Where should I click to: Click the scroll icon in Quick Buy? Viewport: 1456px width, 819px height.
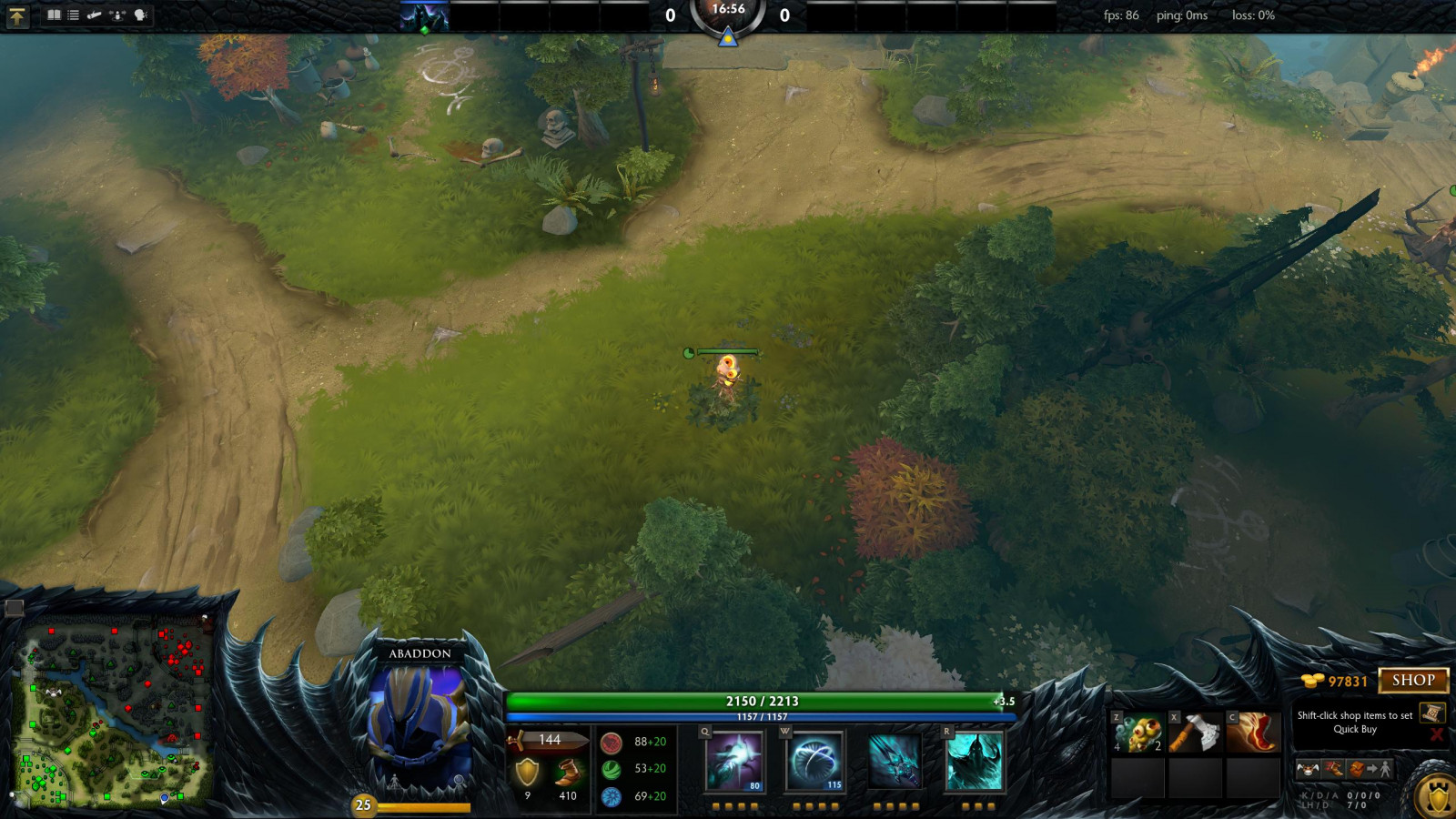click(x=1432, y=713)
